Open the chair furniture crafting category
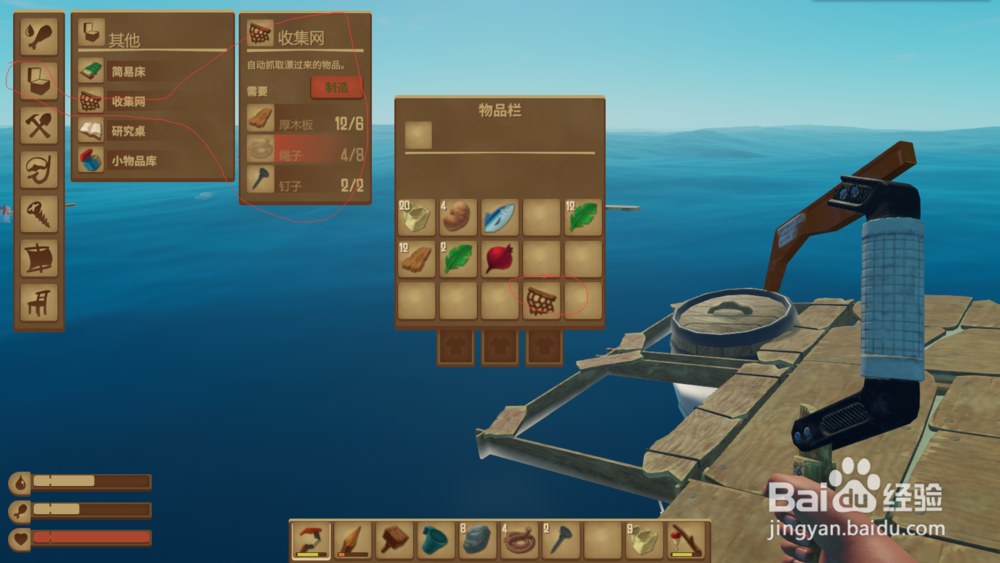 coord(40,301)
